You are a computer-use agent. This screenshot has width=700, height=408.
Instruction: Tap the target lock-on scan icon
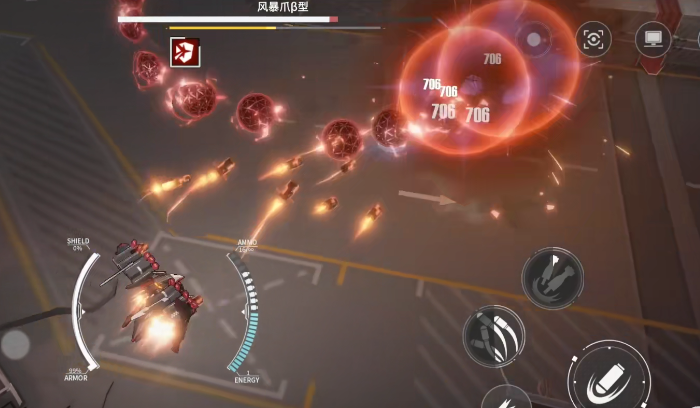click(594, 40)
